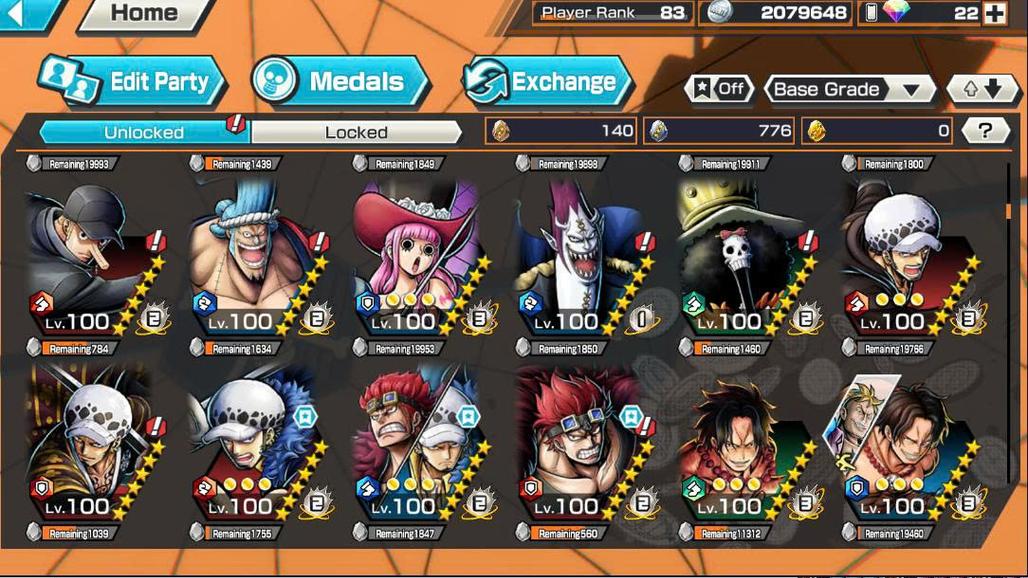The width and height of the screenshot is (1028, 578).
Task: Toggle the favorites Off filter
Action: click(720, 89)
